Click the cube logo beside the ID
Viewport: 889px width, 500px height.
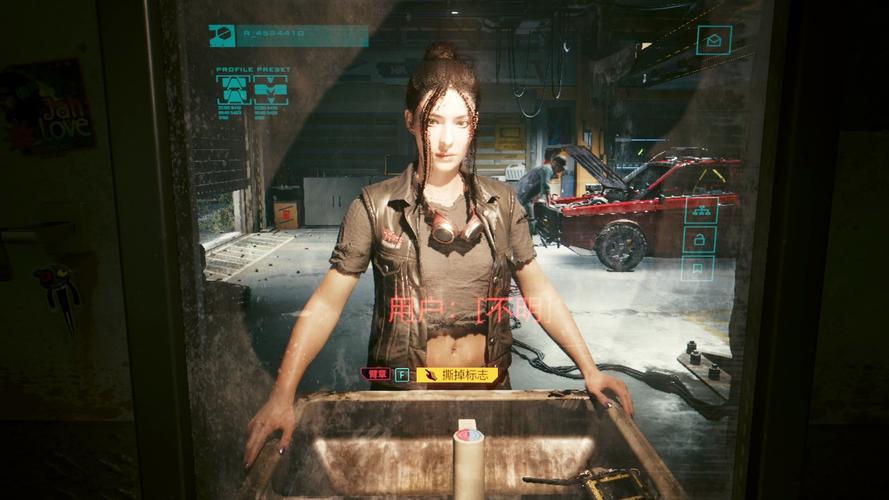pyautogui.click(x=222, y=36)
